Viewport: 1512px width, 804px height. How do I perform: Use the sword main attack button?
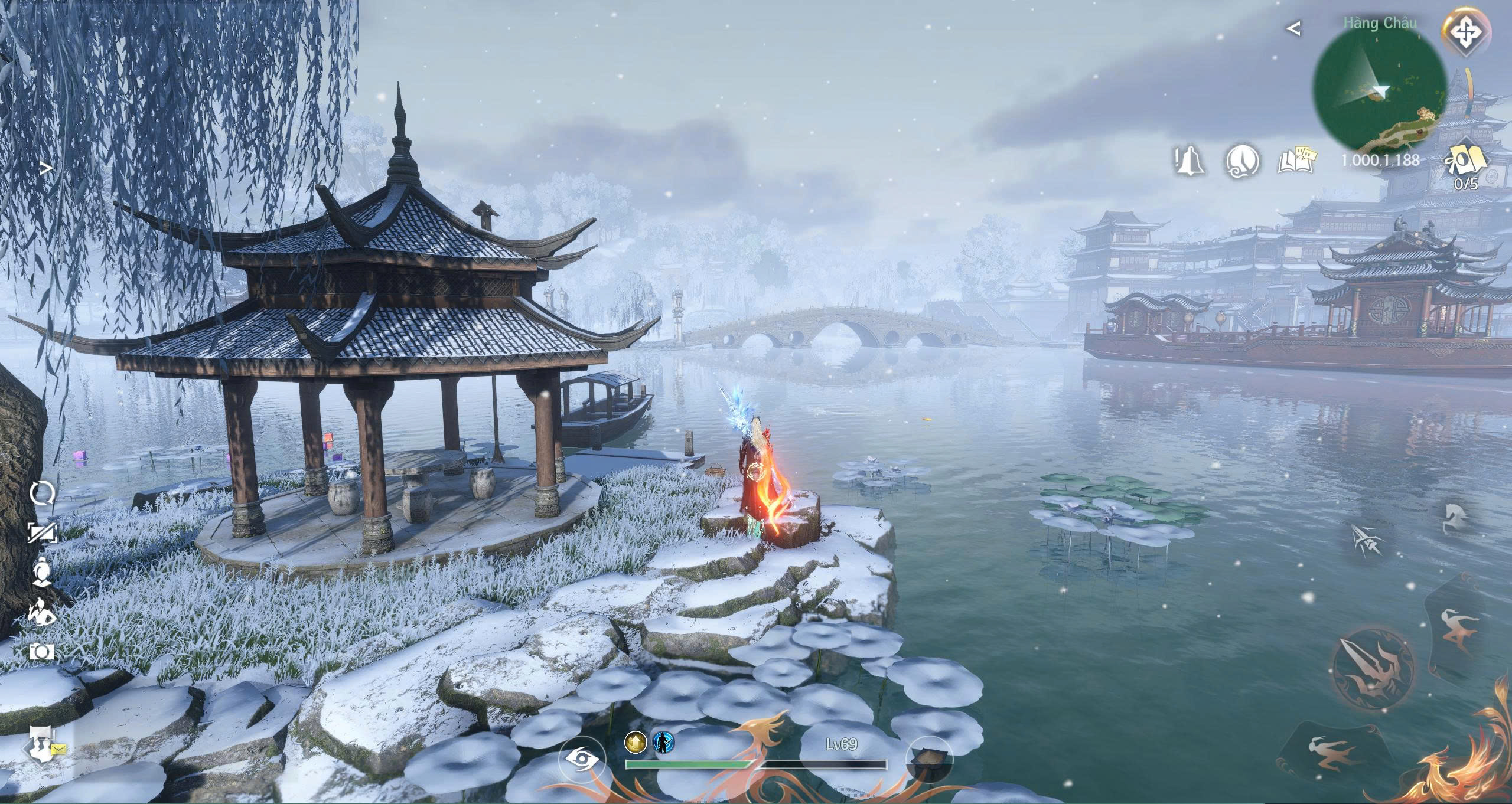click(x=1374, y=668)
